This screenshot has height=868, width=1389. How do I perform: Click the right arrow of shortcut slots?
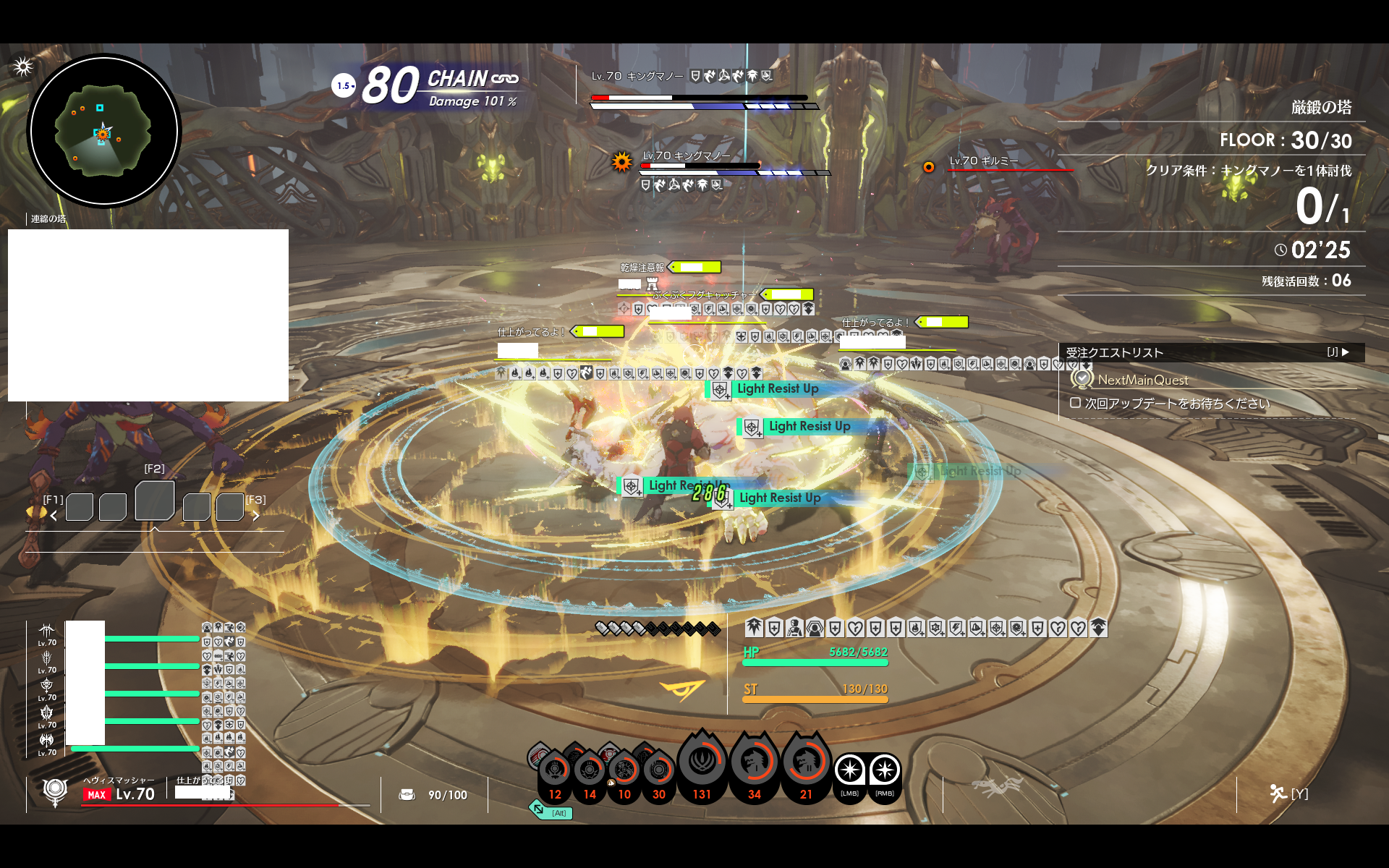[255, 516]
